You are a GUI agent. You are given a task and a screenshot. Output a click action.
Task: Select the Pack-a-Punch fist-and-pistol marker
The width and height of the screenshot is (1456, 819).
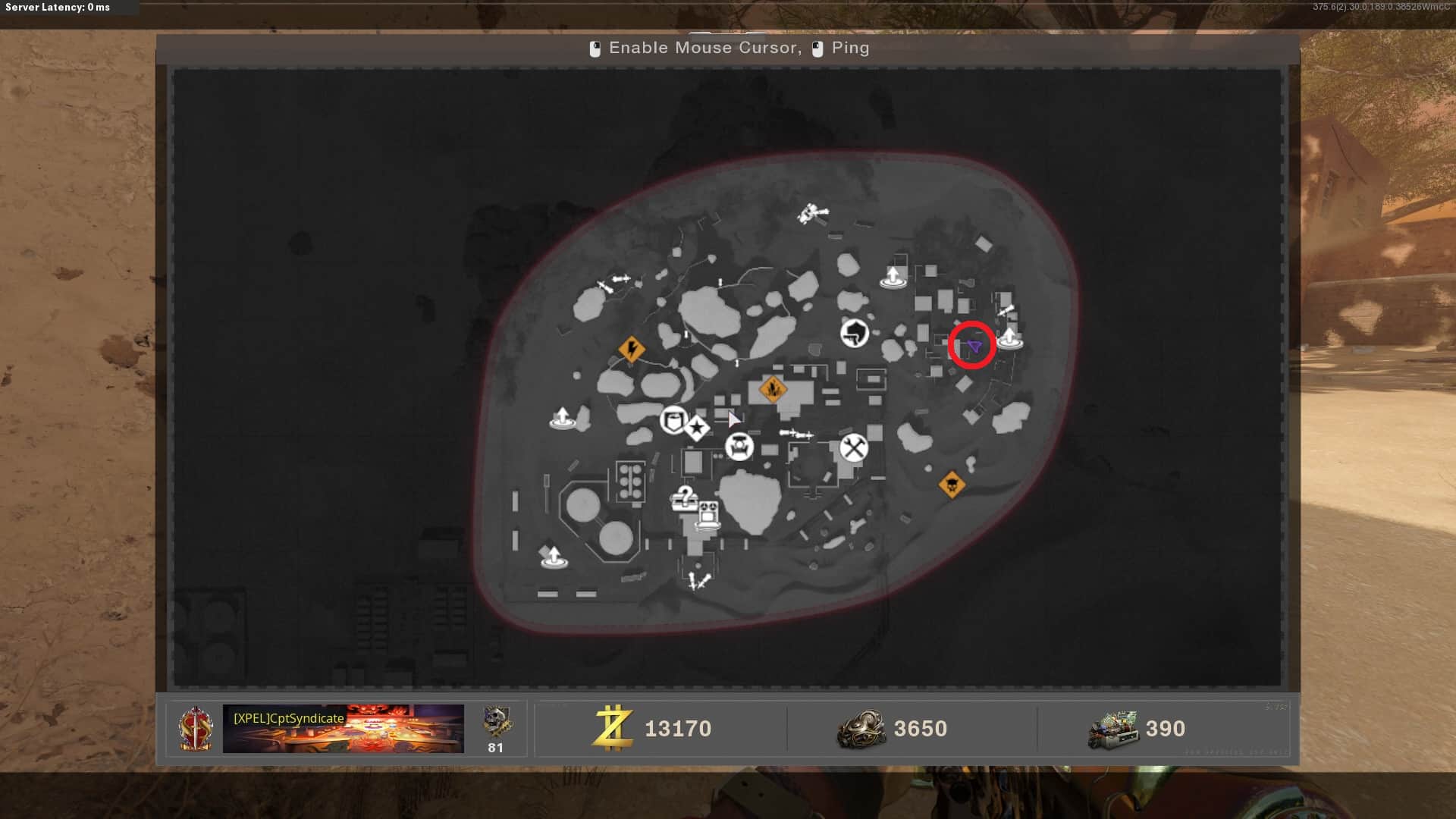coord(855,333)
